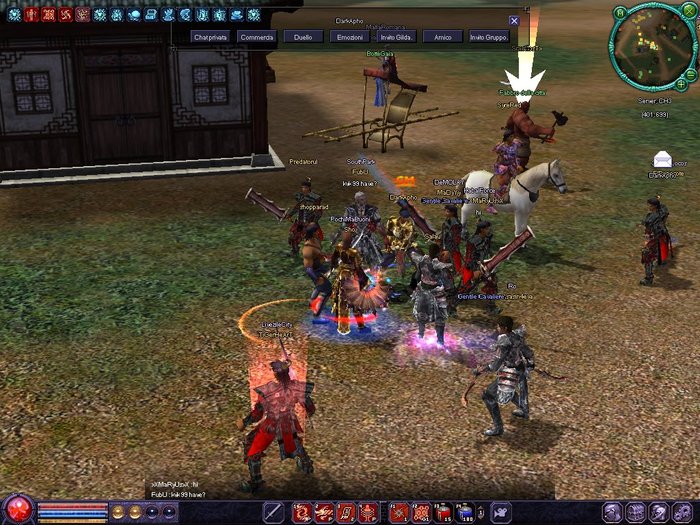Click the red orb at the bottom-left corner
This screenshot has height=525, width=700.
(17, 509)
